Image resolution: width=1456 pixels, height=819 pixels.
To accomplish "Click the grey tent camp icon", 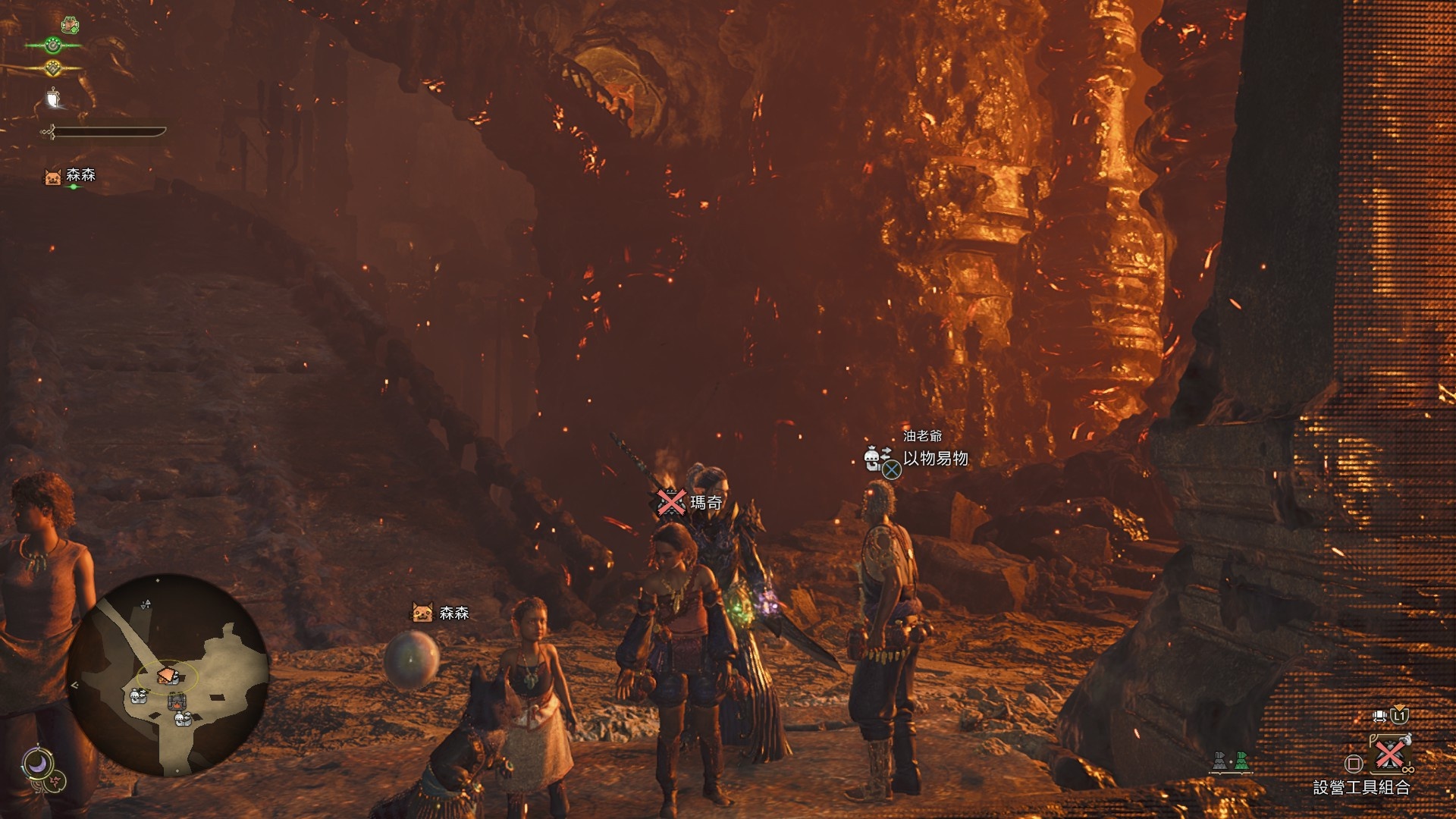I will point(1219,761).
